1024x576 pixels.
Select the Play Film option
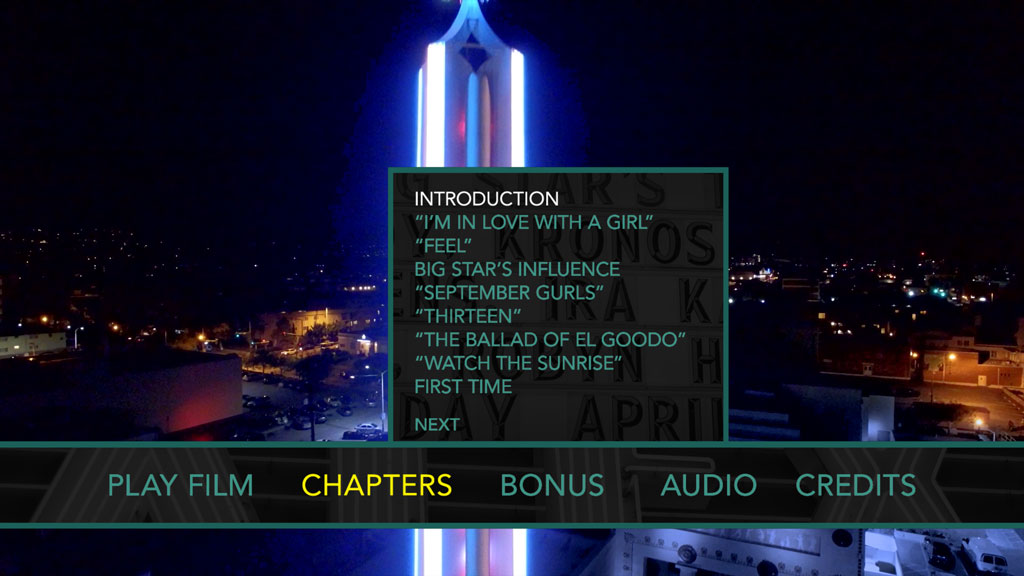(180, 486)
